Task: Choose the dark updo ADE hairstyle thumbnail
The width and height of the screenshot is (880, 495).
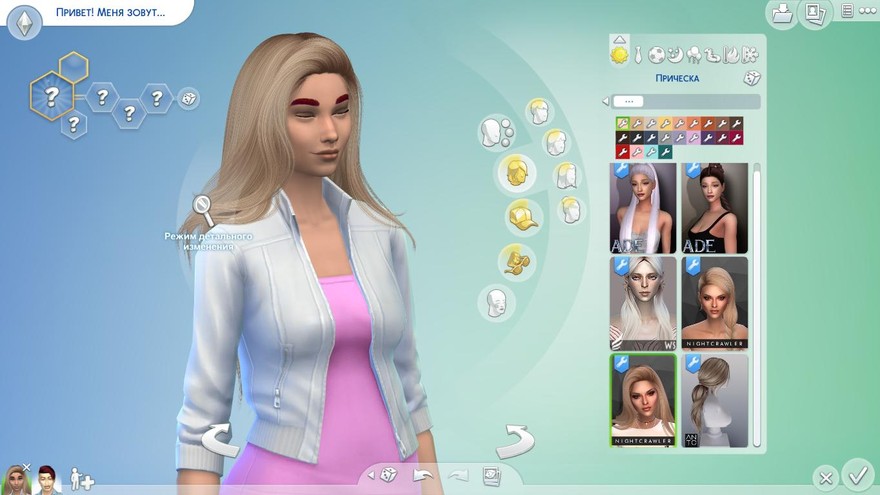Action: click(x=714, y=208)
